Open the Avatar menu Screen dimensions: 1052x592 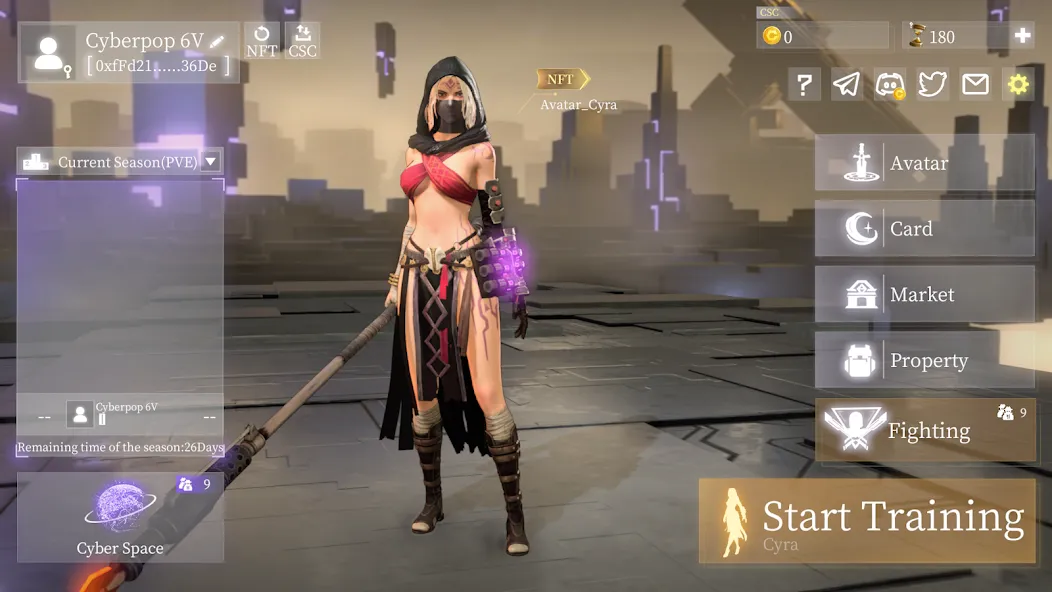pos(924,163)
